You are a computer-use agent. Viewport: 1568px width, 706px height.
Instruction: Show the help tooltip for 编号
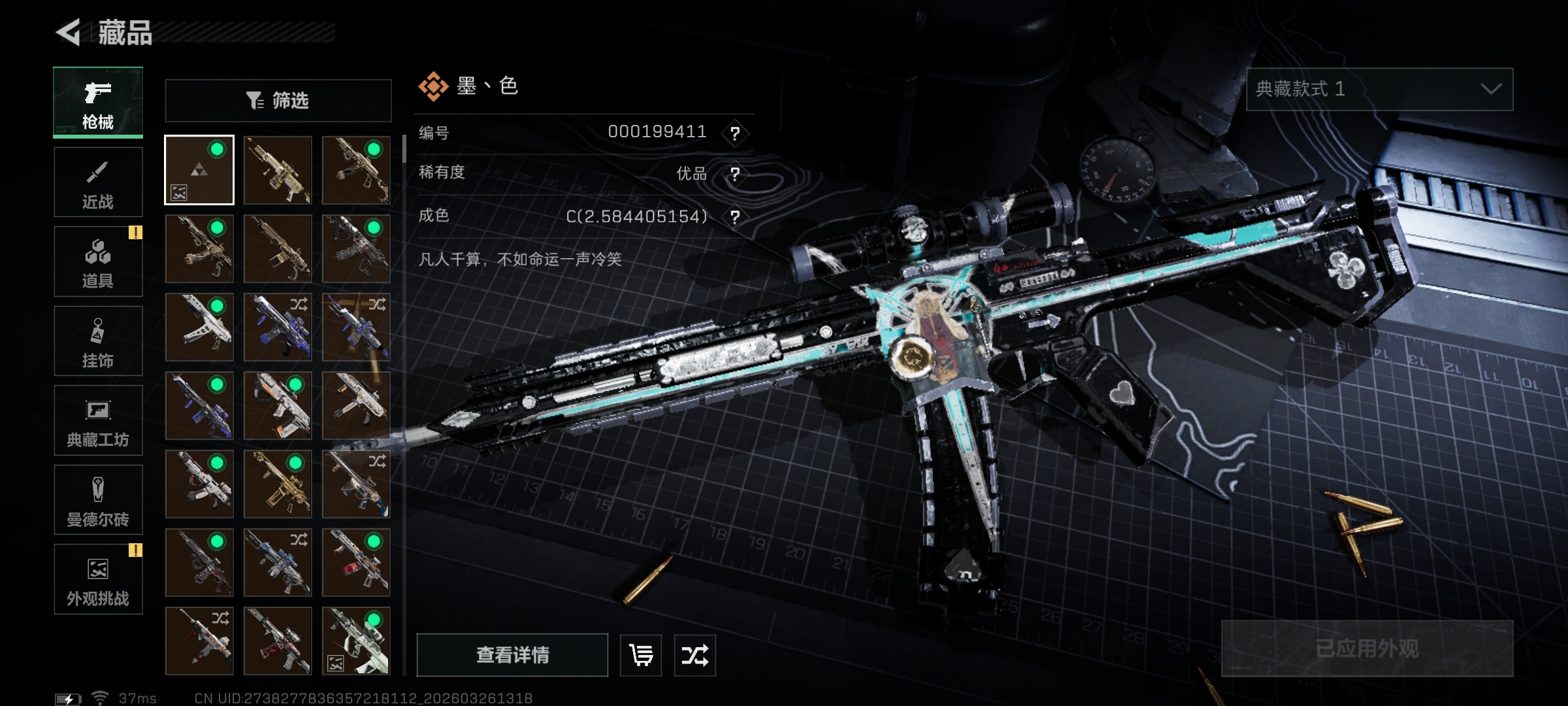pos(735,133)
